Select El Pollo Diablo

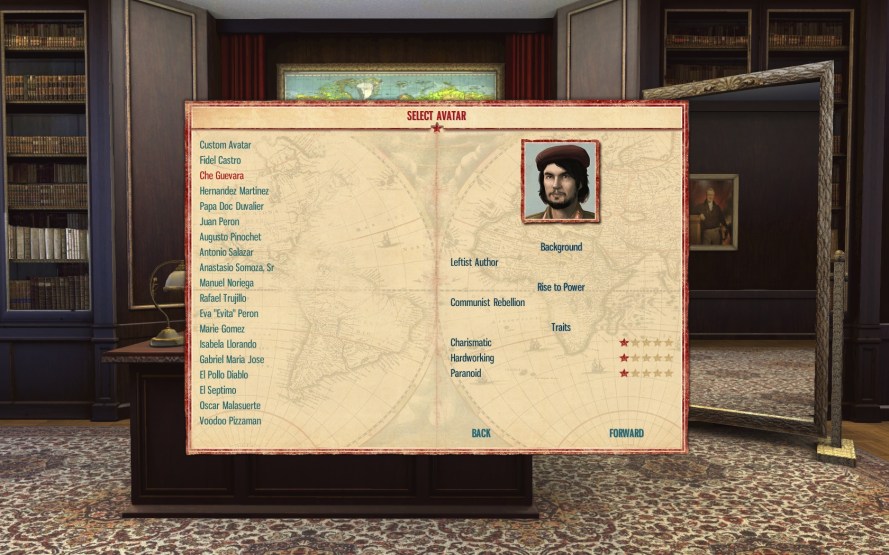225,375
